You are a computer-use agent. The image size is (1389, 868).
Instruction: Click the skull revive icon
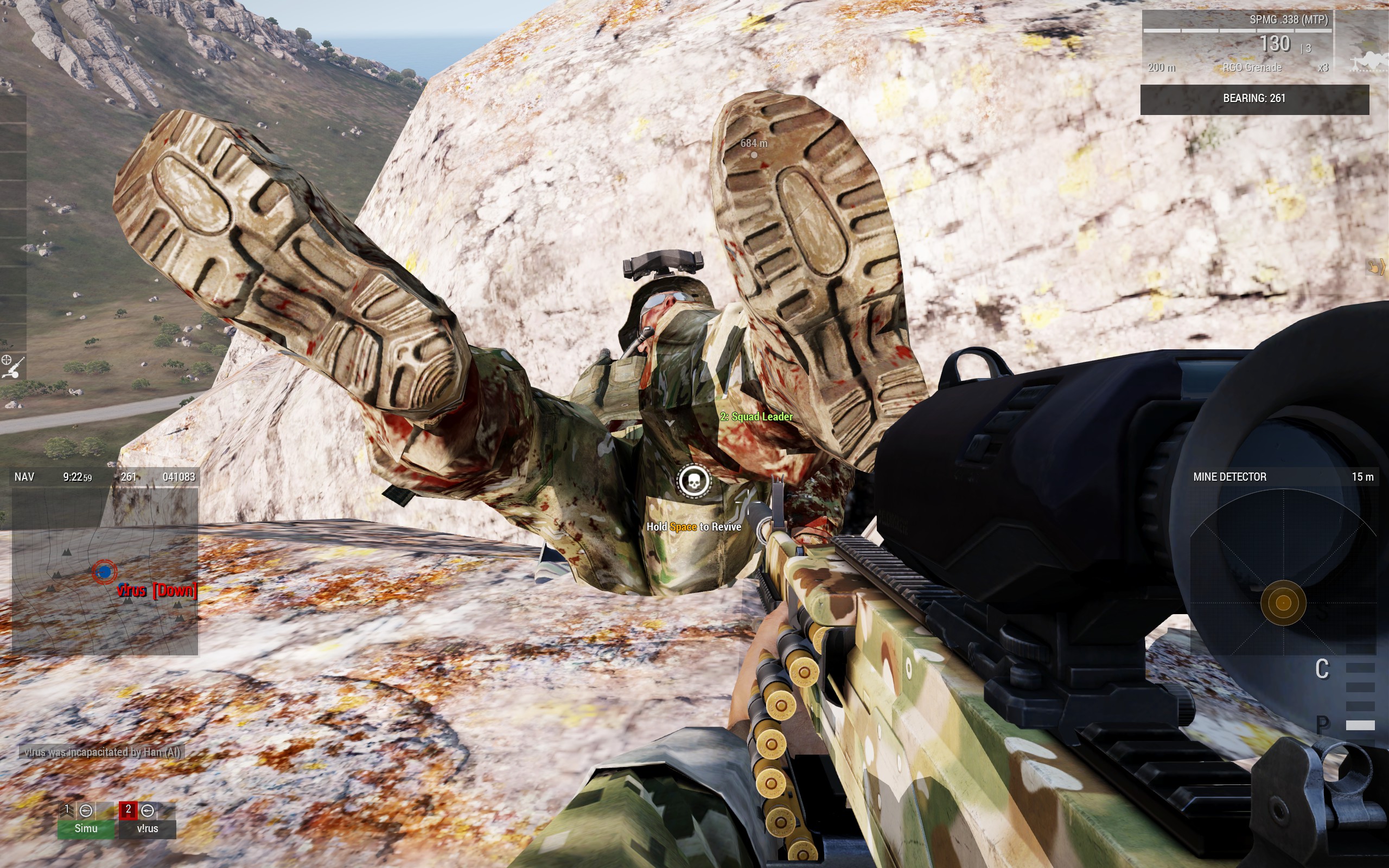click(x=693, y=481)
